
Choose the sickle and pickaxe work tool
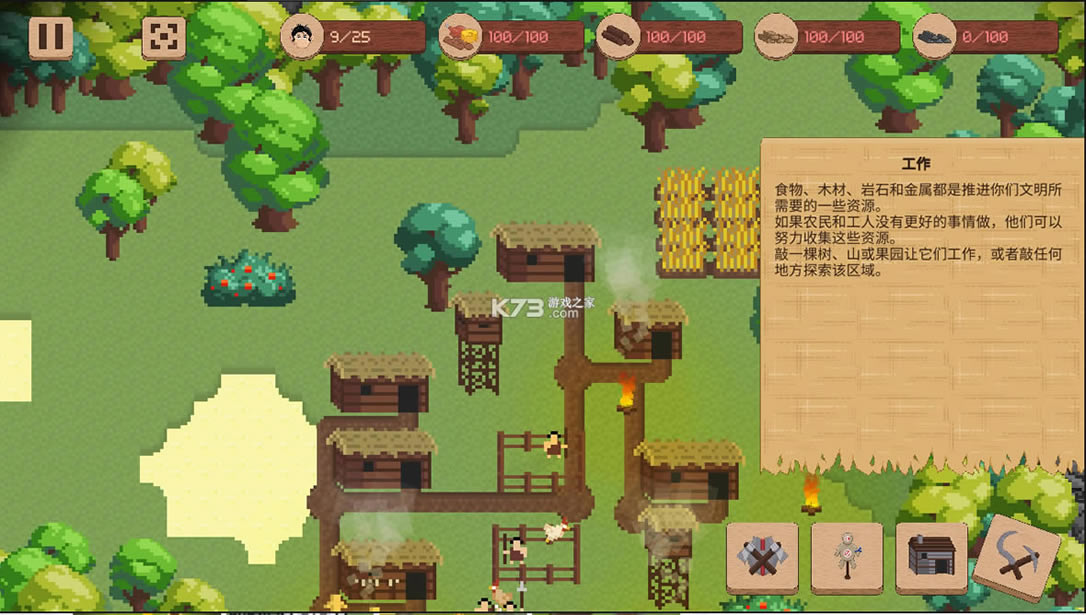(x=1016, y=558)
